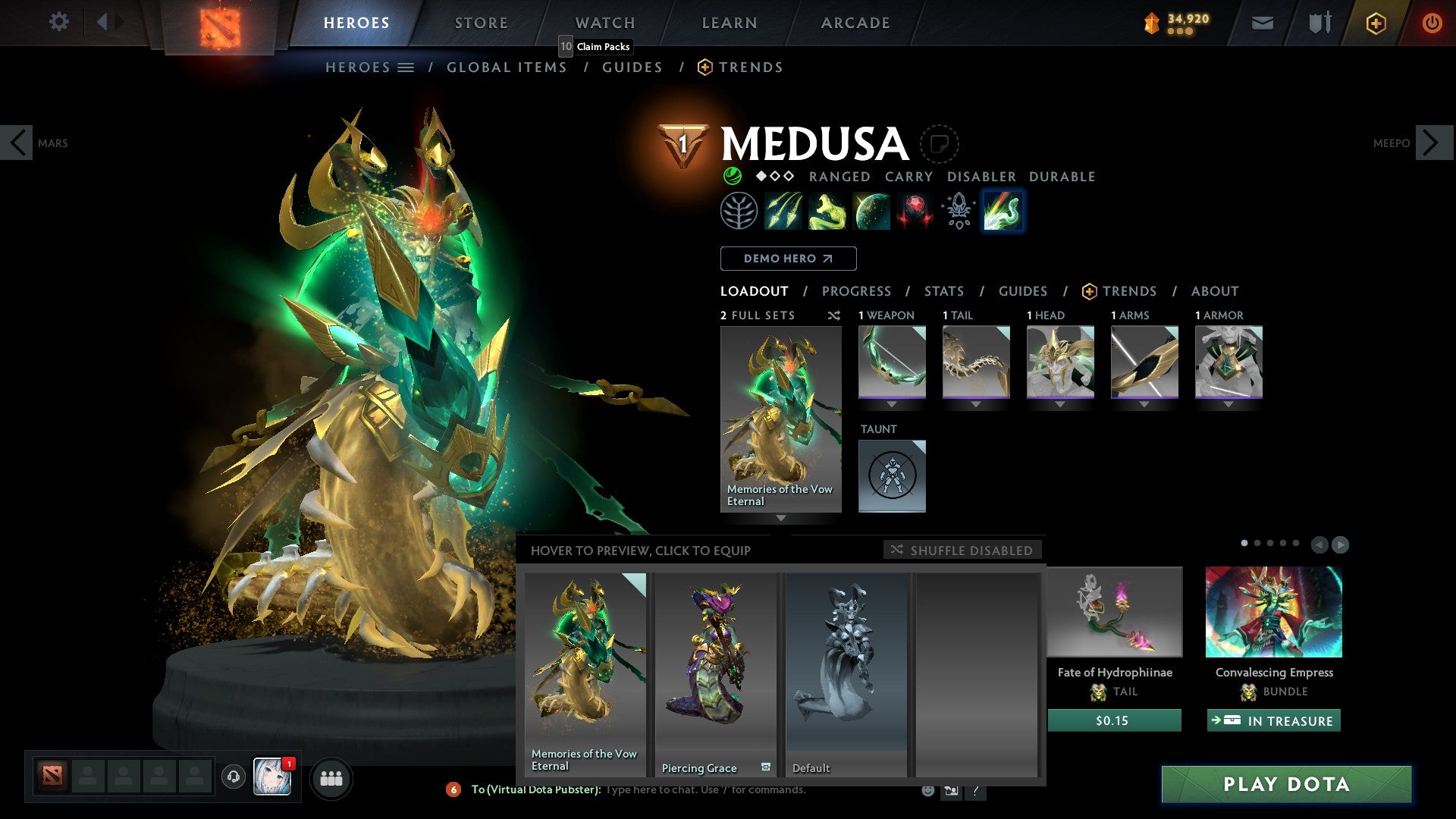Switch to the Progress tab
This screenshot has width=1456, height=819.
click(x=857, y=291)
